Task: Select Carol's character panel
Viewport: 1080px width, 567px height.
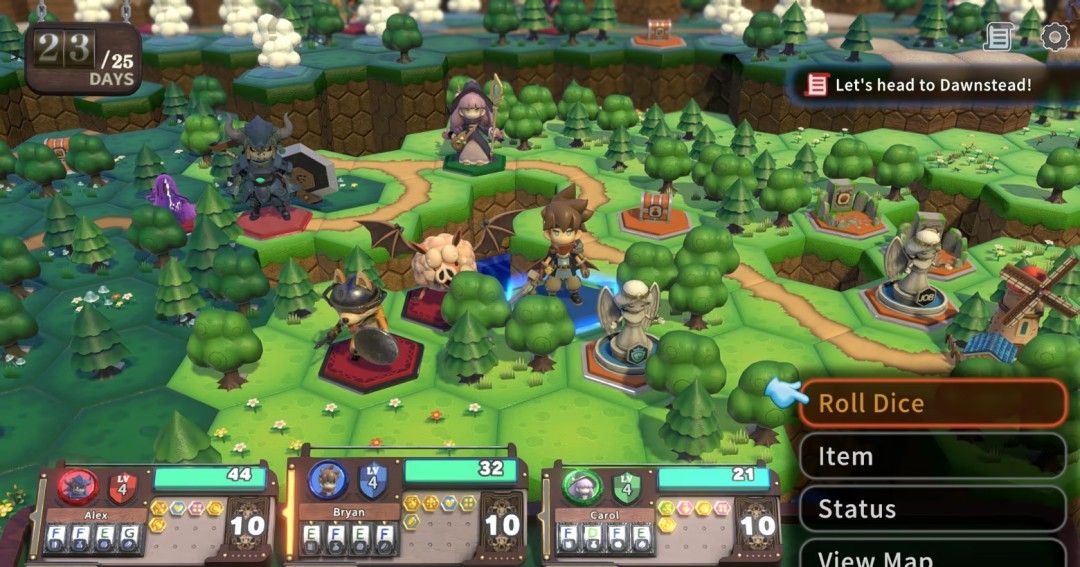Action: tap(662, 512)
